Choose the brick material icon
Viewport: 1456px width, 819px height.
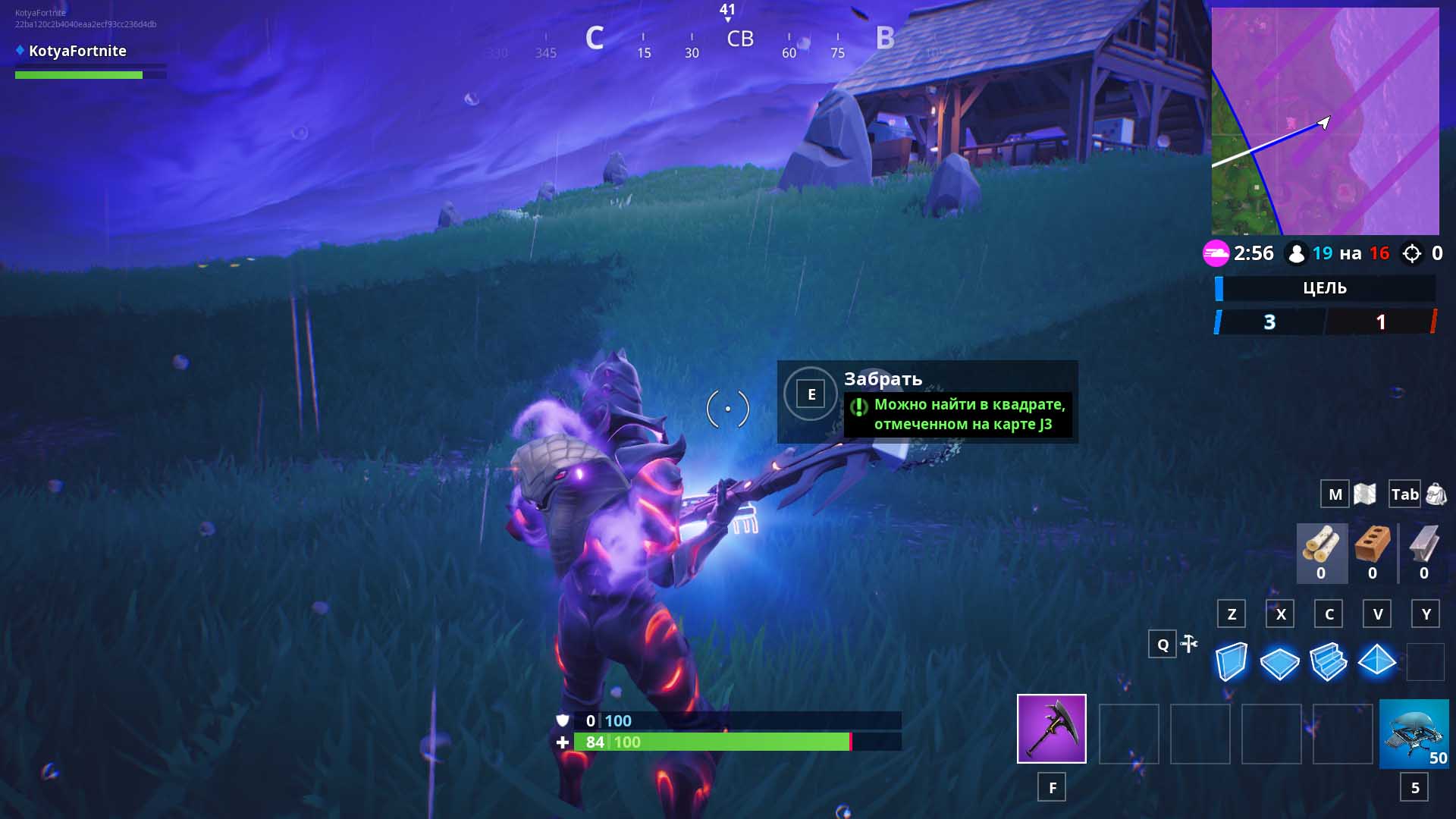[x=1372, y=546]
